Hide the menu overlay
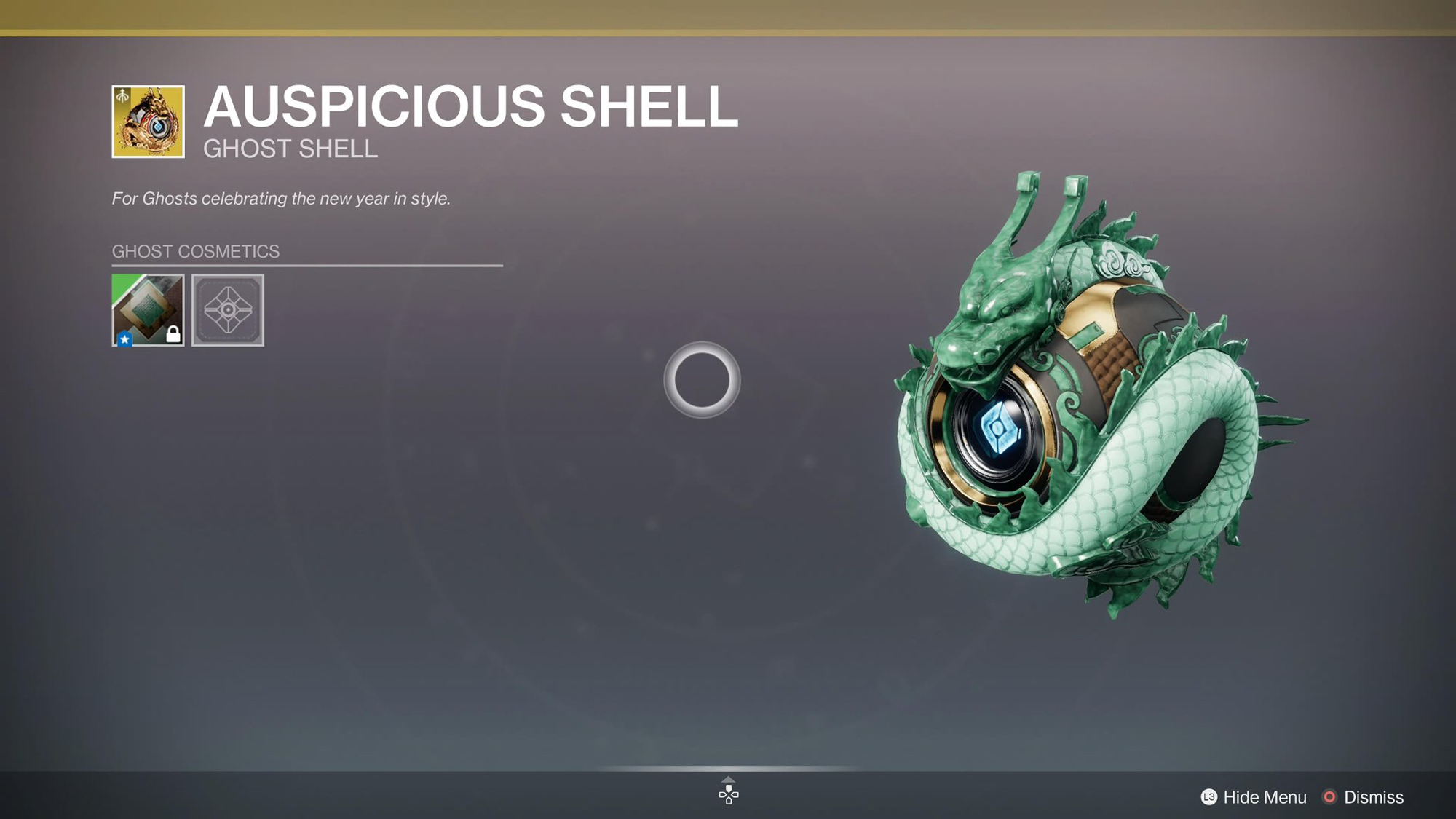Viewport: 1456px width, 819px height. (1254, 797)
